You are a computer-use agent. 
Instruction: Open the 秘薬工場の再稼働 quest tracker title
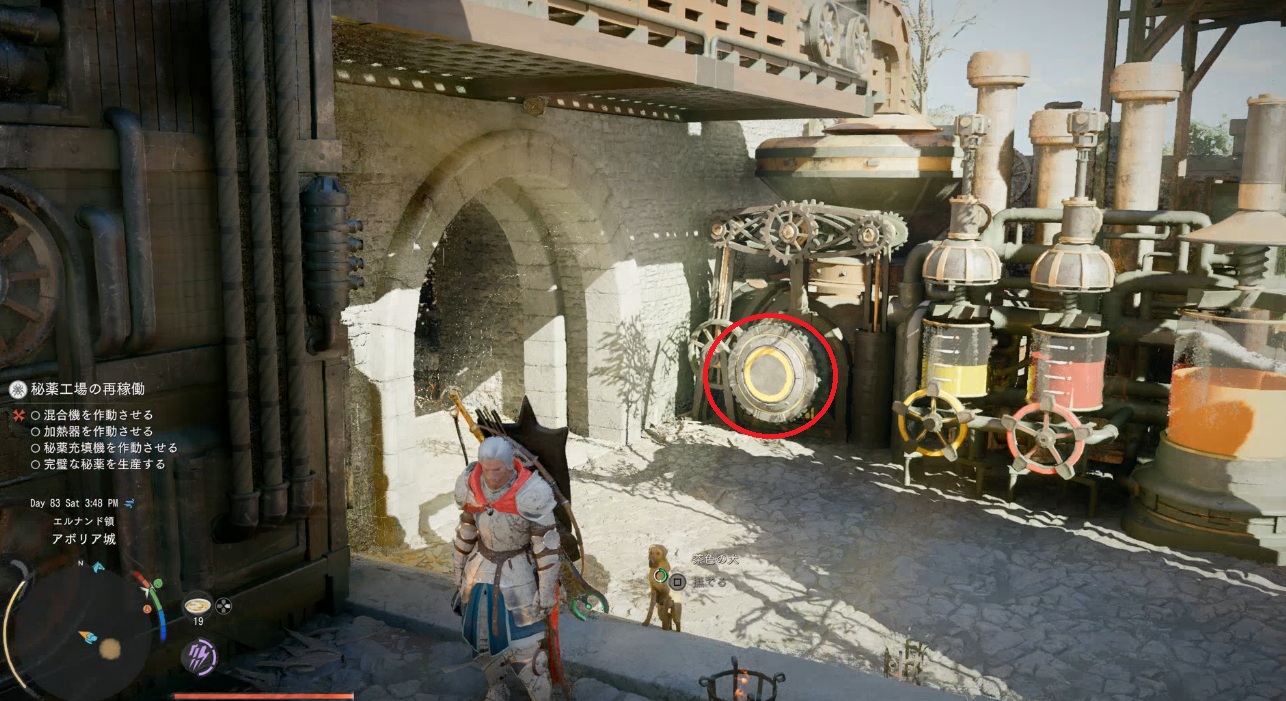(x=90, y=391)
